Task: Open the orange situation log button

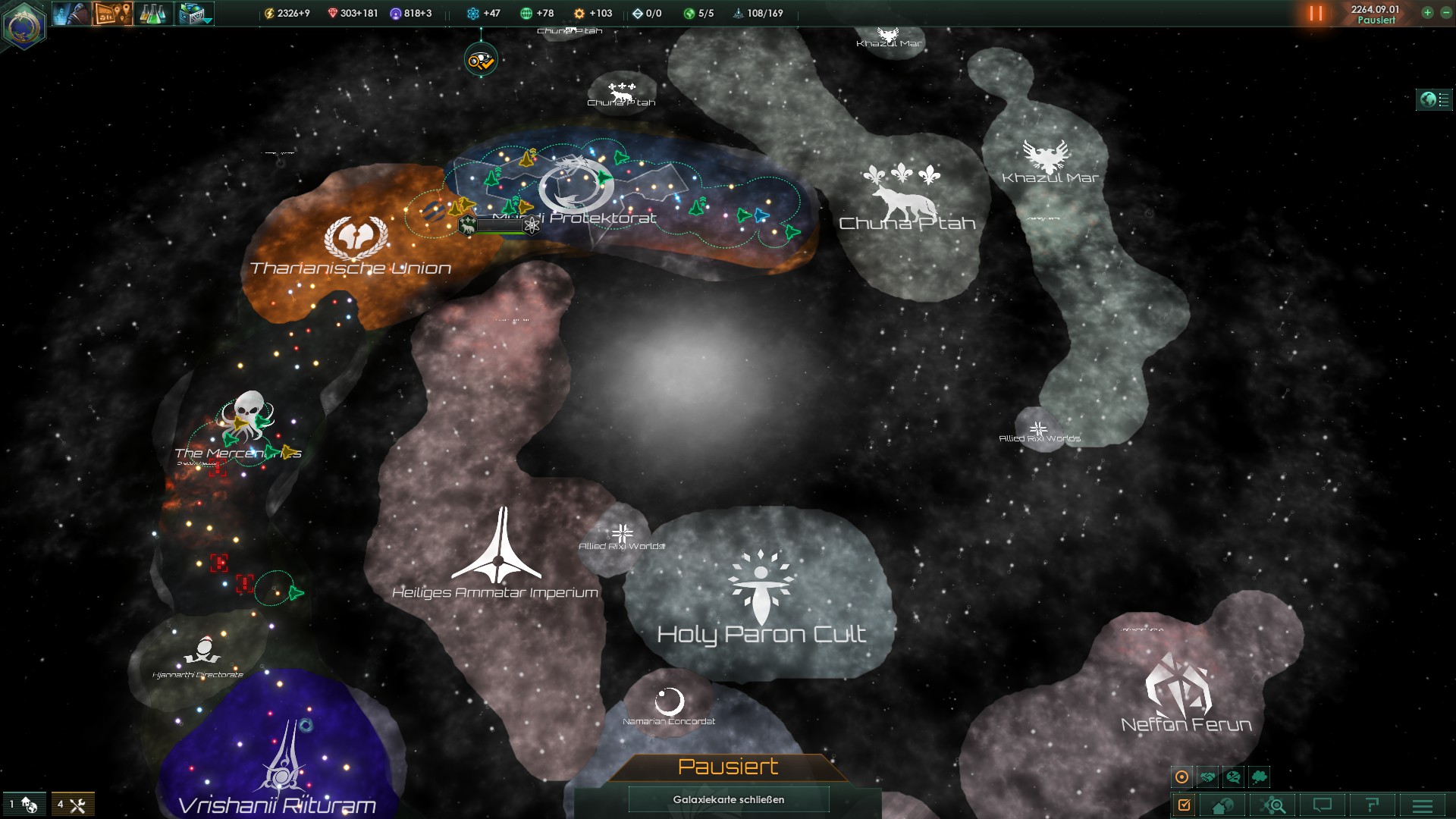Action: [x=112, y=13]
